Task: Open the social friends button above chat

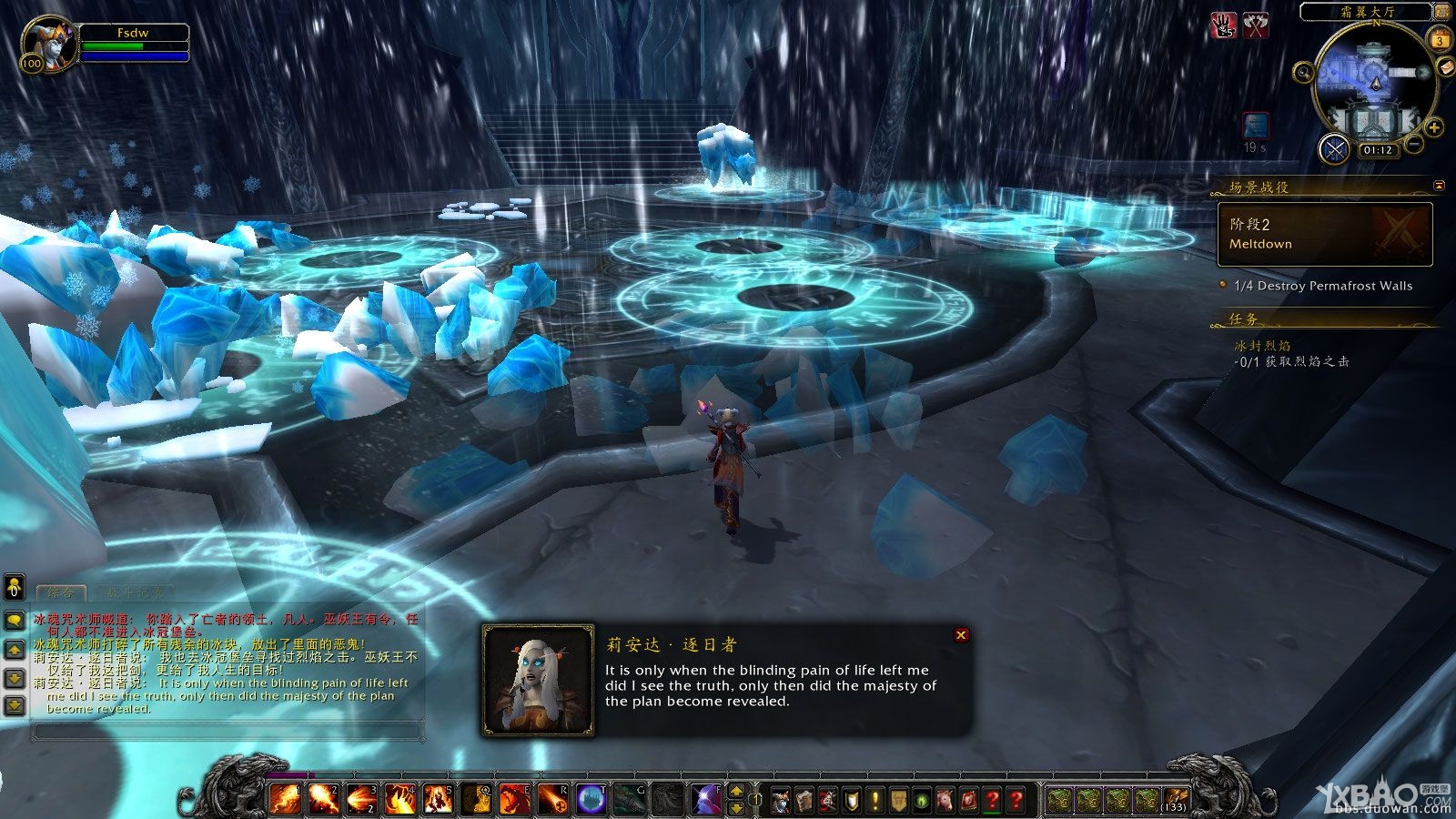Action: (x=15, y=587)
